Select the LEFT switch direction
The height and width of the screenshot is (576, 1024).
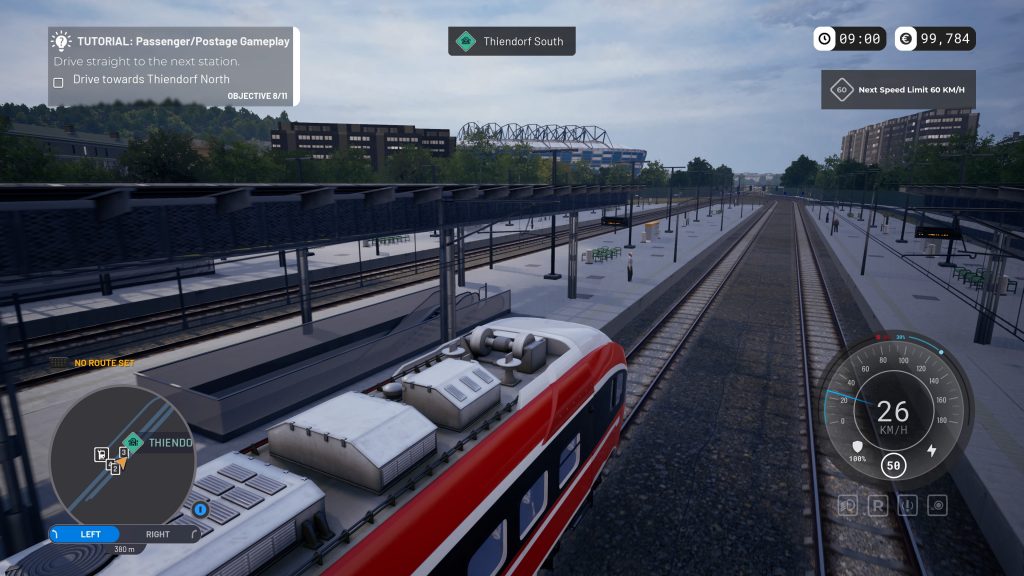point(88,534)
